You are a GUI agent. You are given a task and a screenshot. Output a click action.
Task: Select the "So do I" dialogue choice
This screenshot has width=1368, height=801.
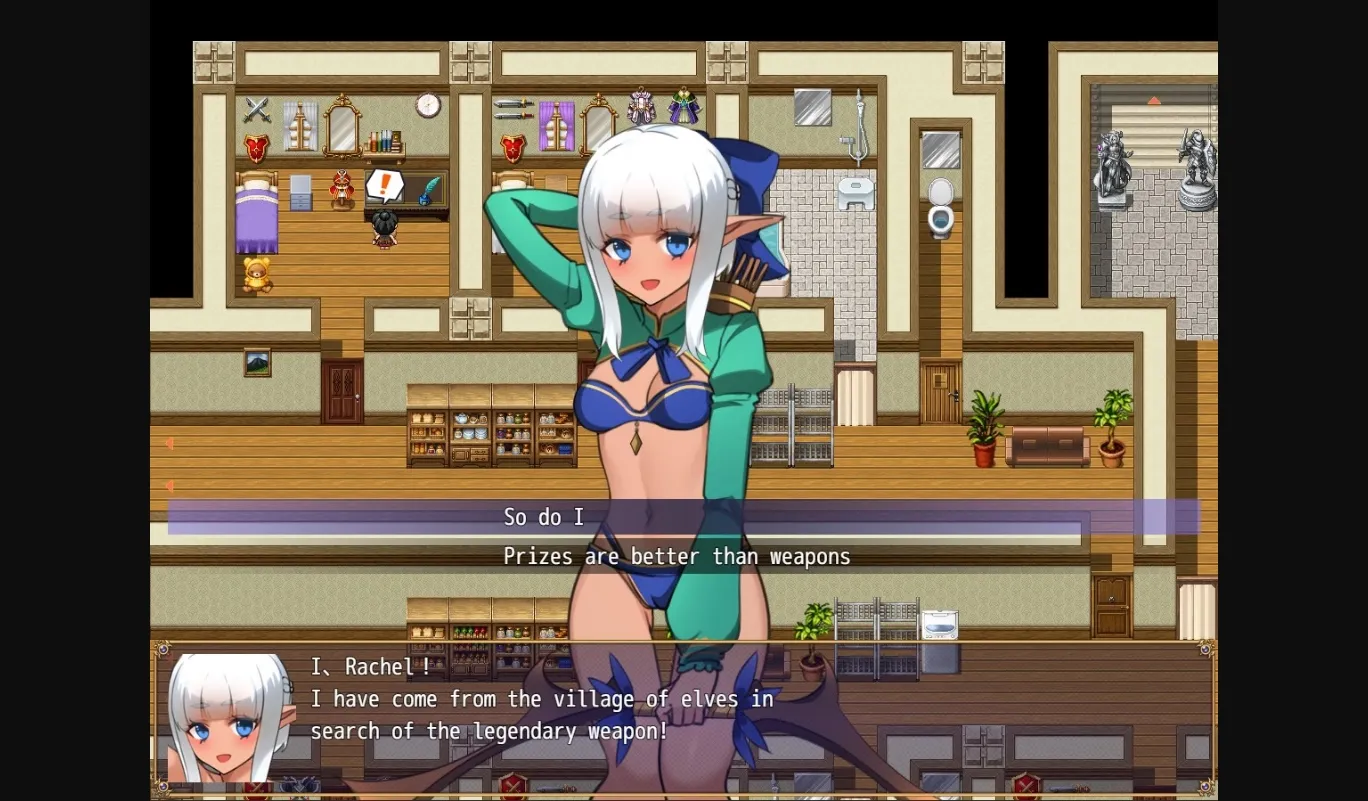tap(545, 517)
